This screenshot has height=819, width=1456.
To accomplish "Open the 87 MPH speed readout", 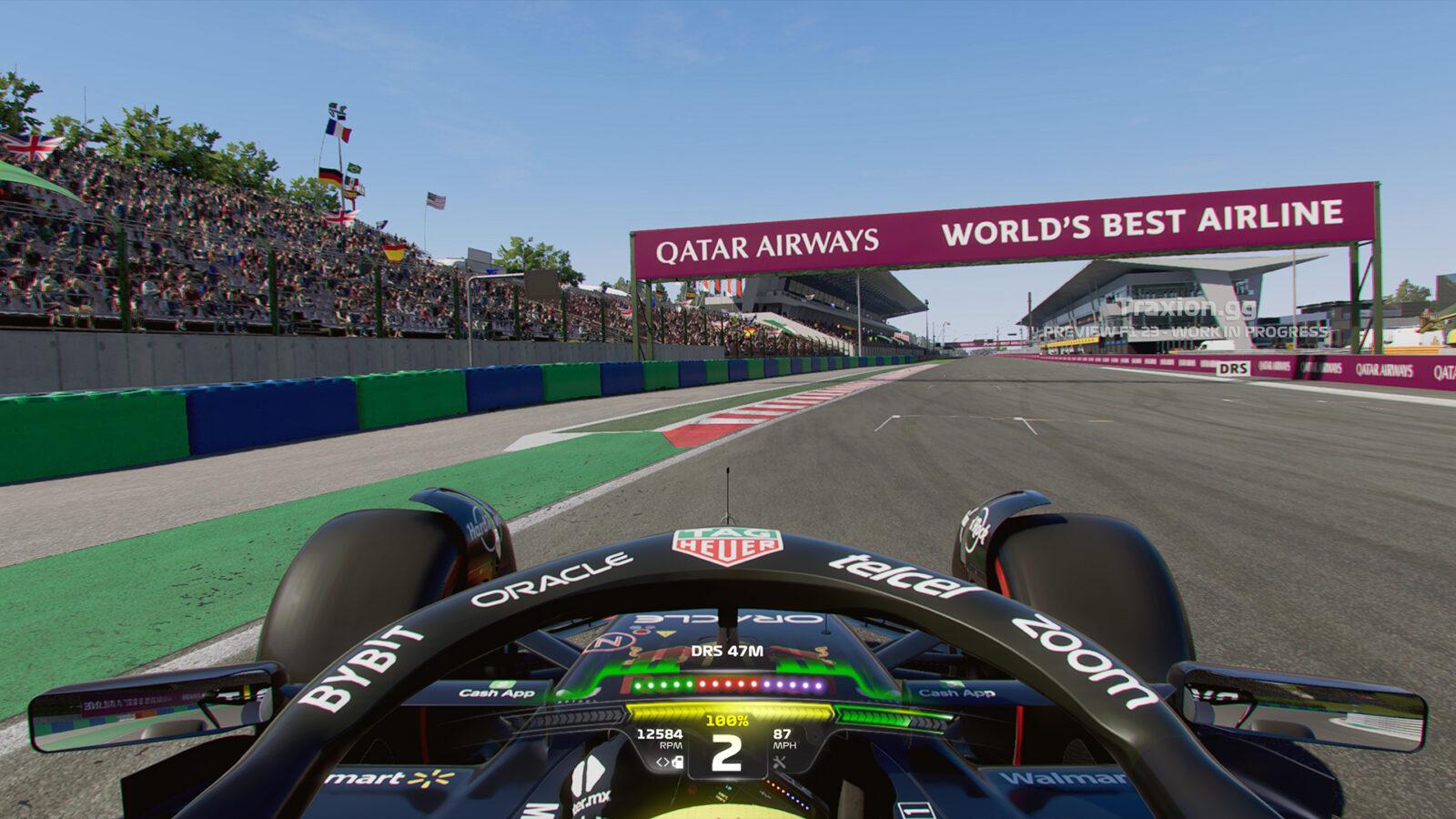I will (784, 739).
